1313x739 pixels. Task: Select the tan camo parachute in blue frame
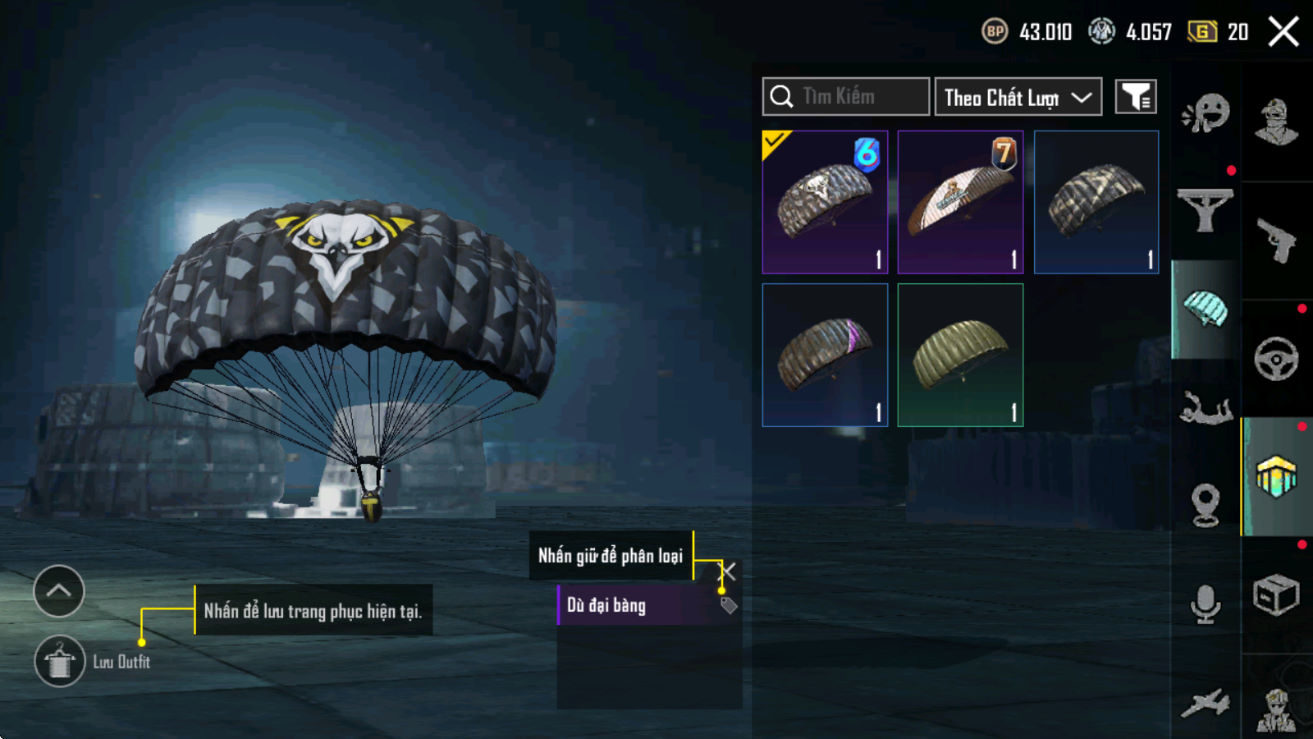1096,202
